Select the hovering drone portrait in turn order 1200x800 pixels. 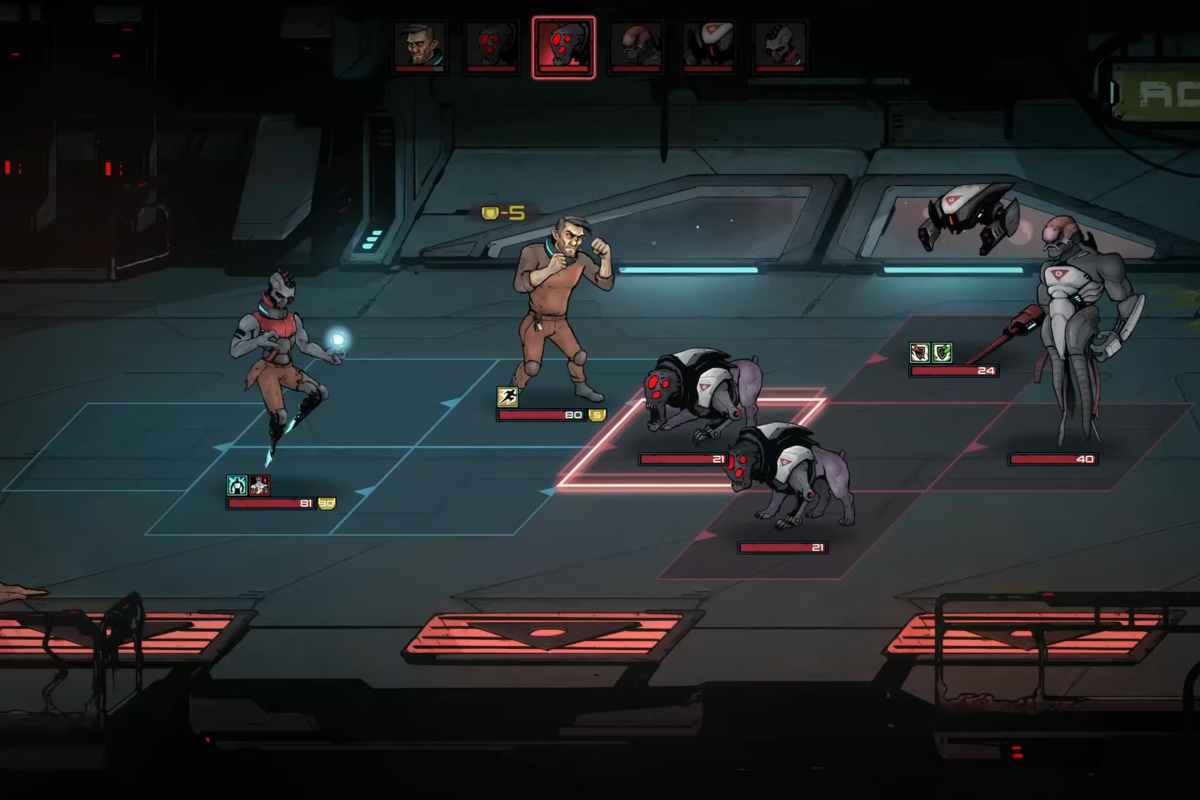click(708, 46)
